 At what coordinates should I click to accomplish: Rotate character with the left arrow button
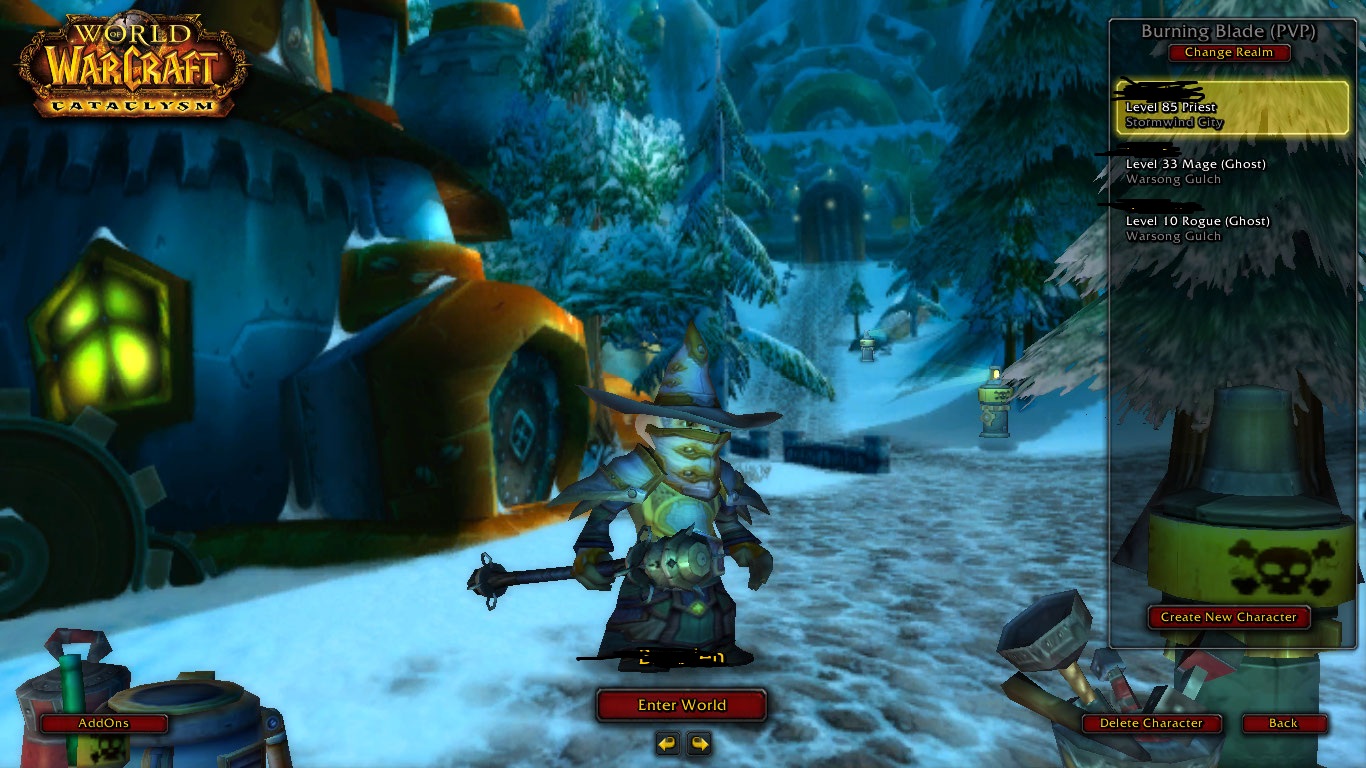tap(668, 743)
